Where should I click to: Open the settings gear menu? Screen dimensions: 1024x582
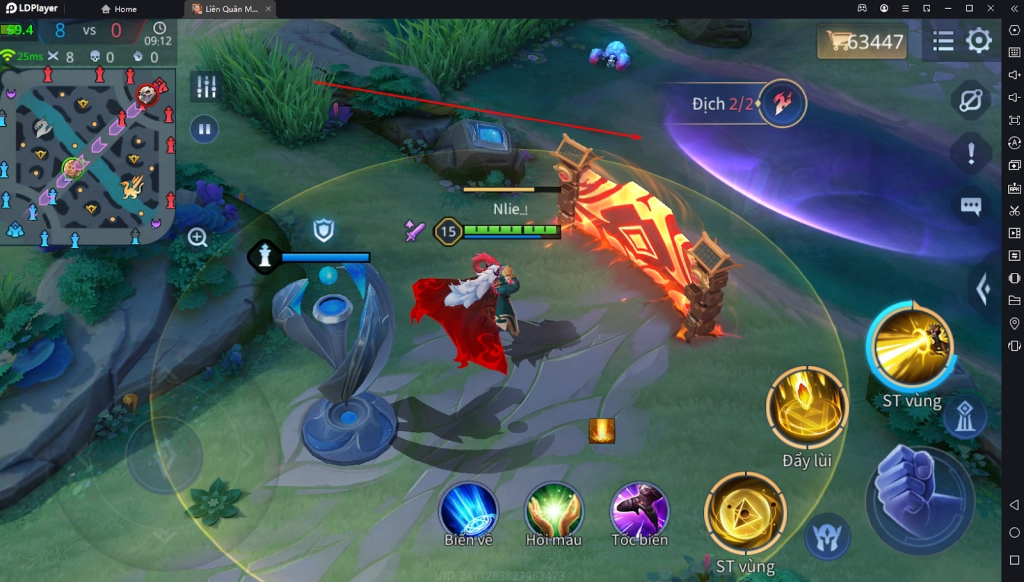(x=978, y=41)
